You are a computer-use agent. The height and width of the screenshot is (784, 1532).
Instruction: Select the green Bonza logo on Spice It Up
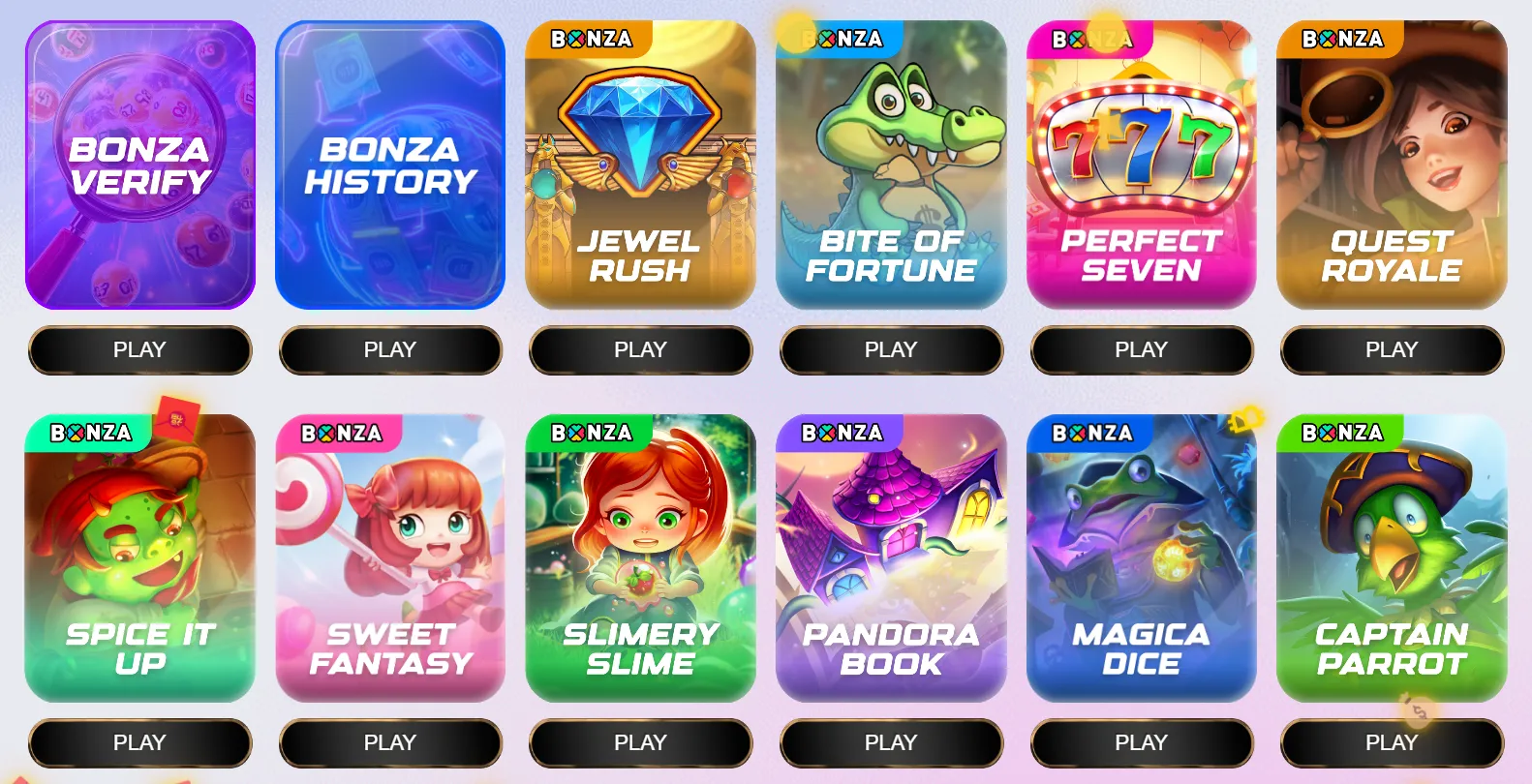[x=92, y=433]
